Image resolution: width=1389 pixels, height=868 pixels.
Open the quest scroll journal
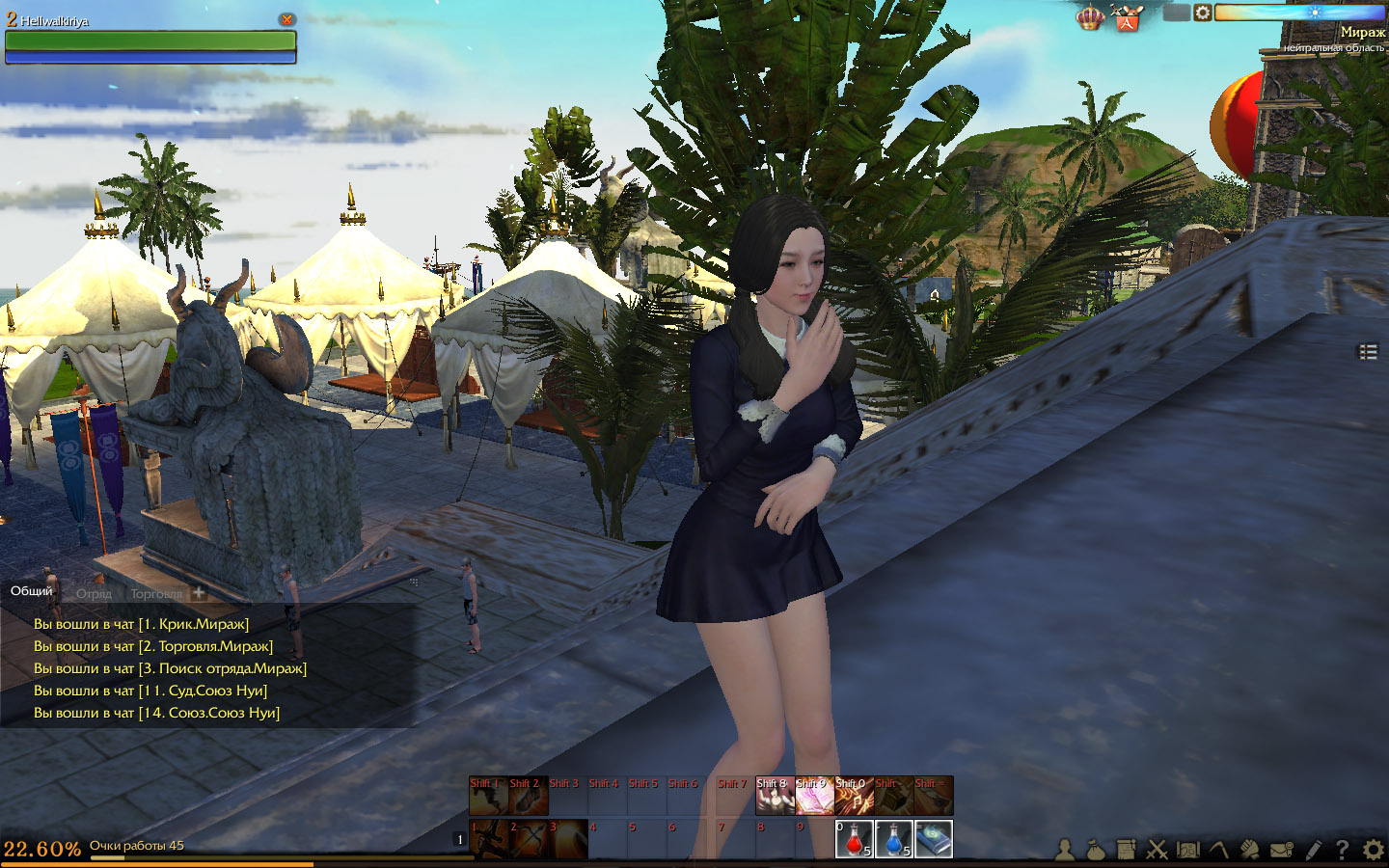(x=1126, y=850)
